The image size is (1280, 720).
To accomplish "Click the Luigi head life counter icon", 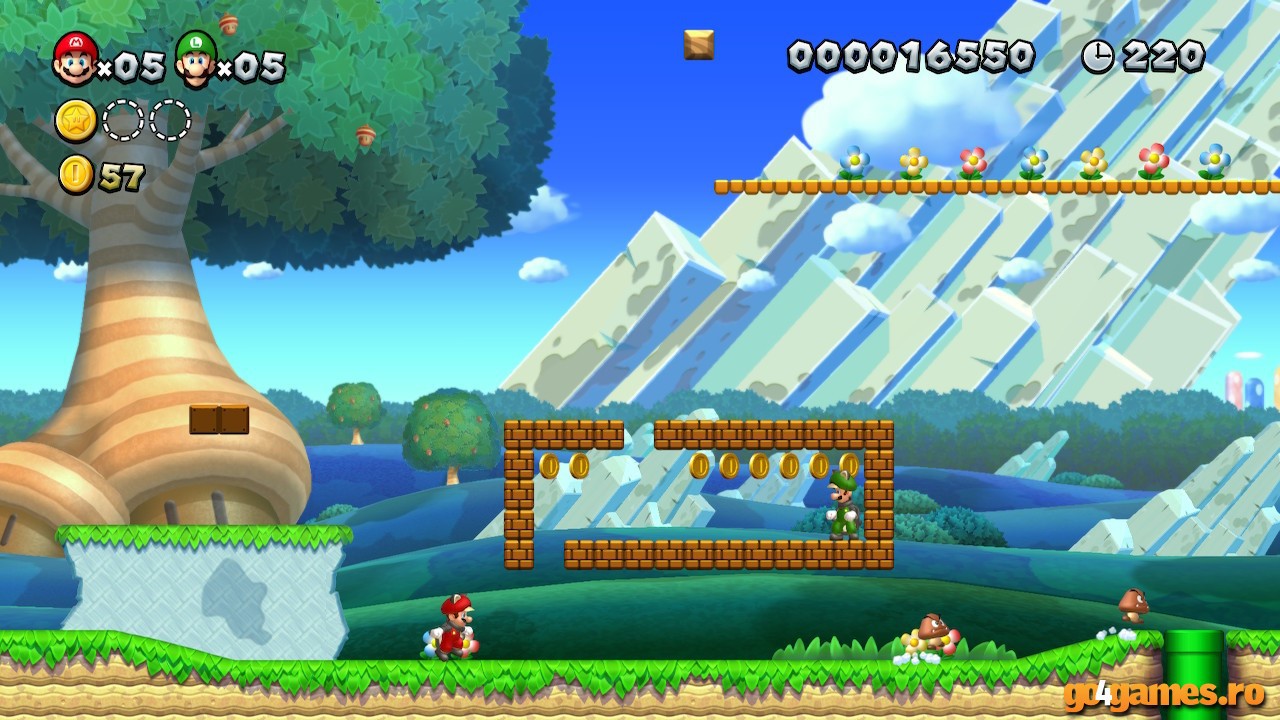I will tap(196, 57).
